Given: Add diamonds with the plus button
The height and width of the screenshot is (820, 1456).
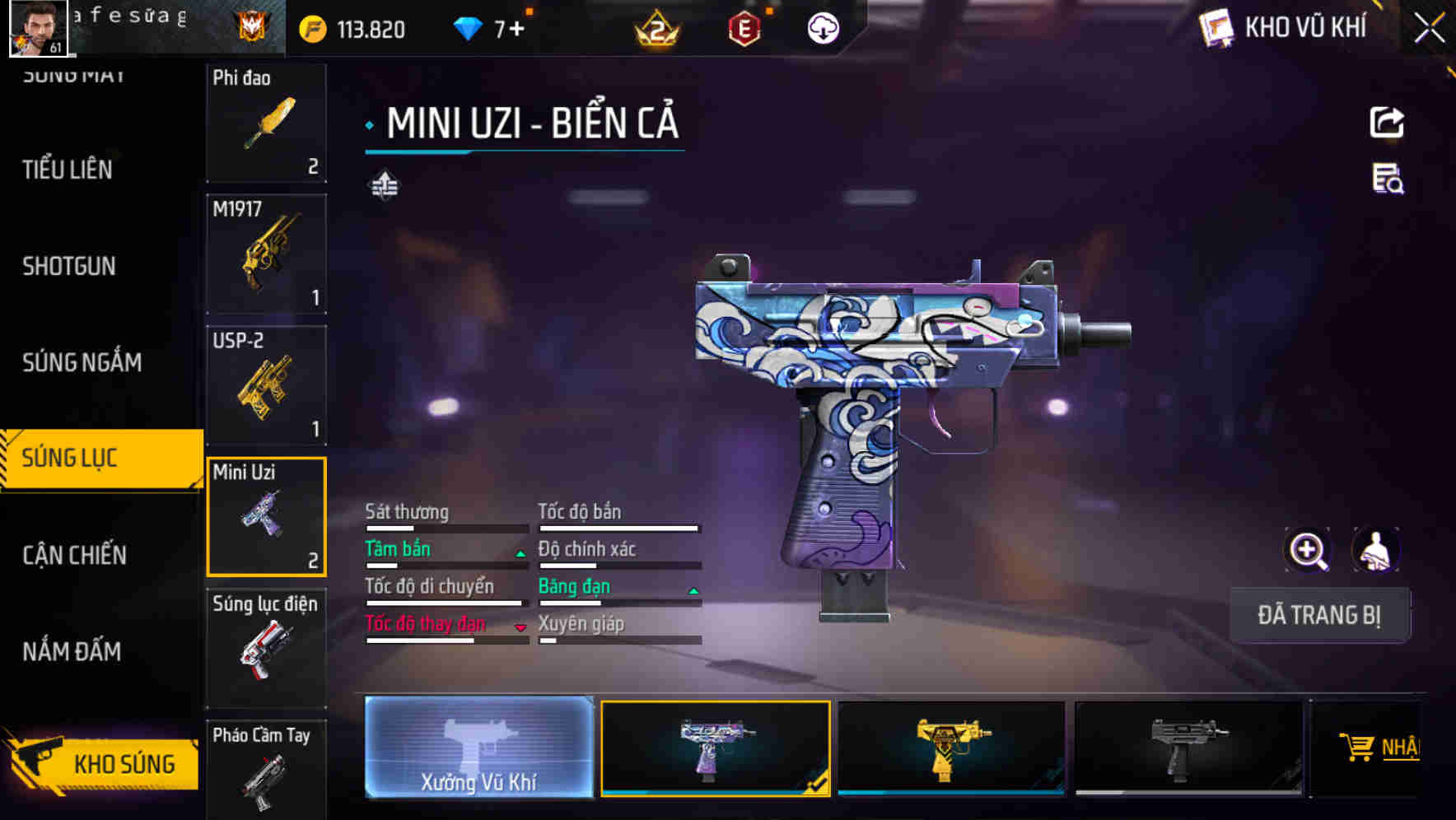Looking at the screenshot, I should tap(516, 30).
